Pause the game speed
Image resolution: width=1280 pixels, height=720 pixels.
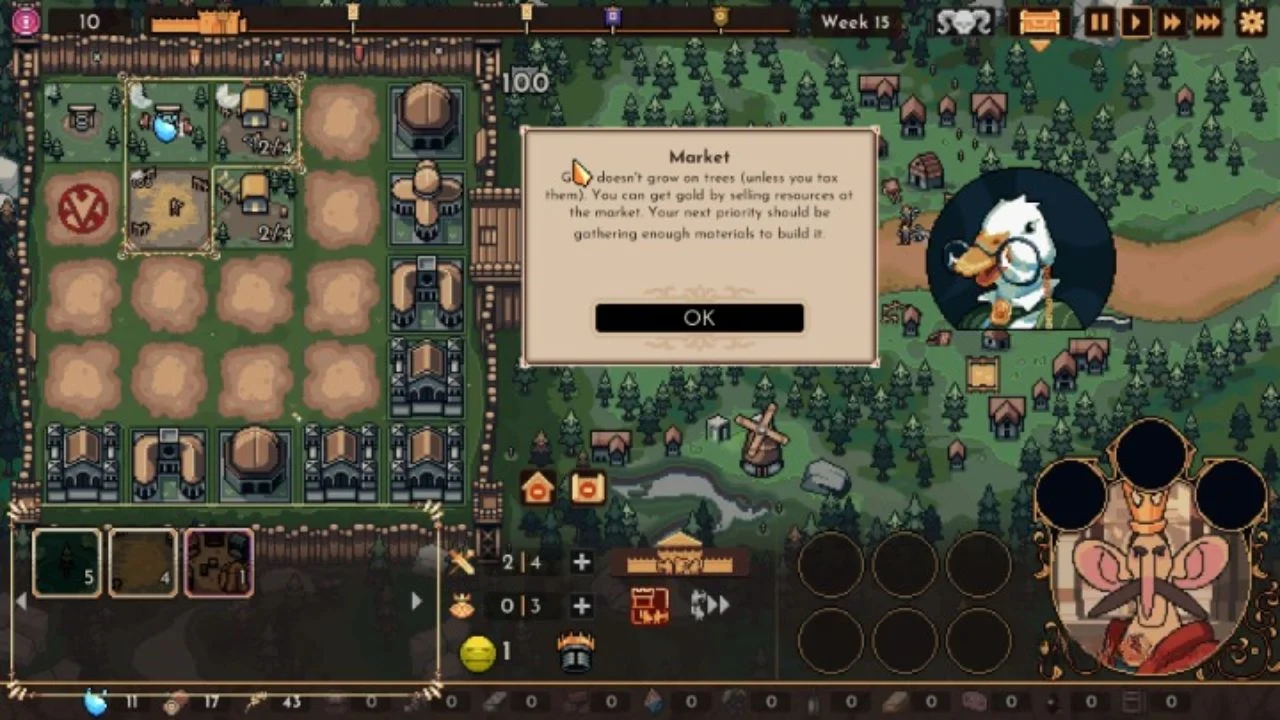(x=1099, y=22)
